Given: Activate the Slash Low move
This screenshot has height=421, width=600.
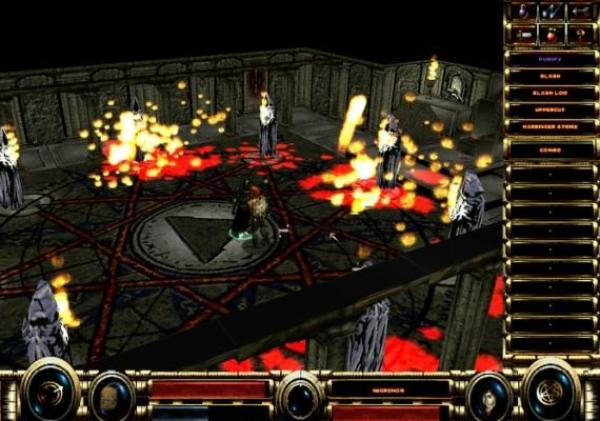Looking at the screenshot, I should 550,93.
